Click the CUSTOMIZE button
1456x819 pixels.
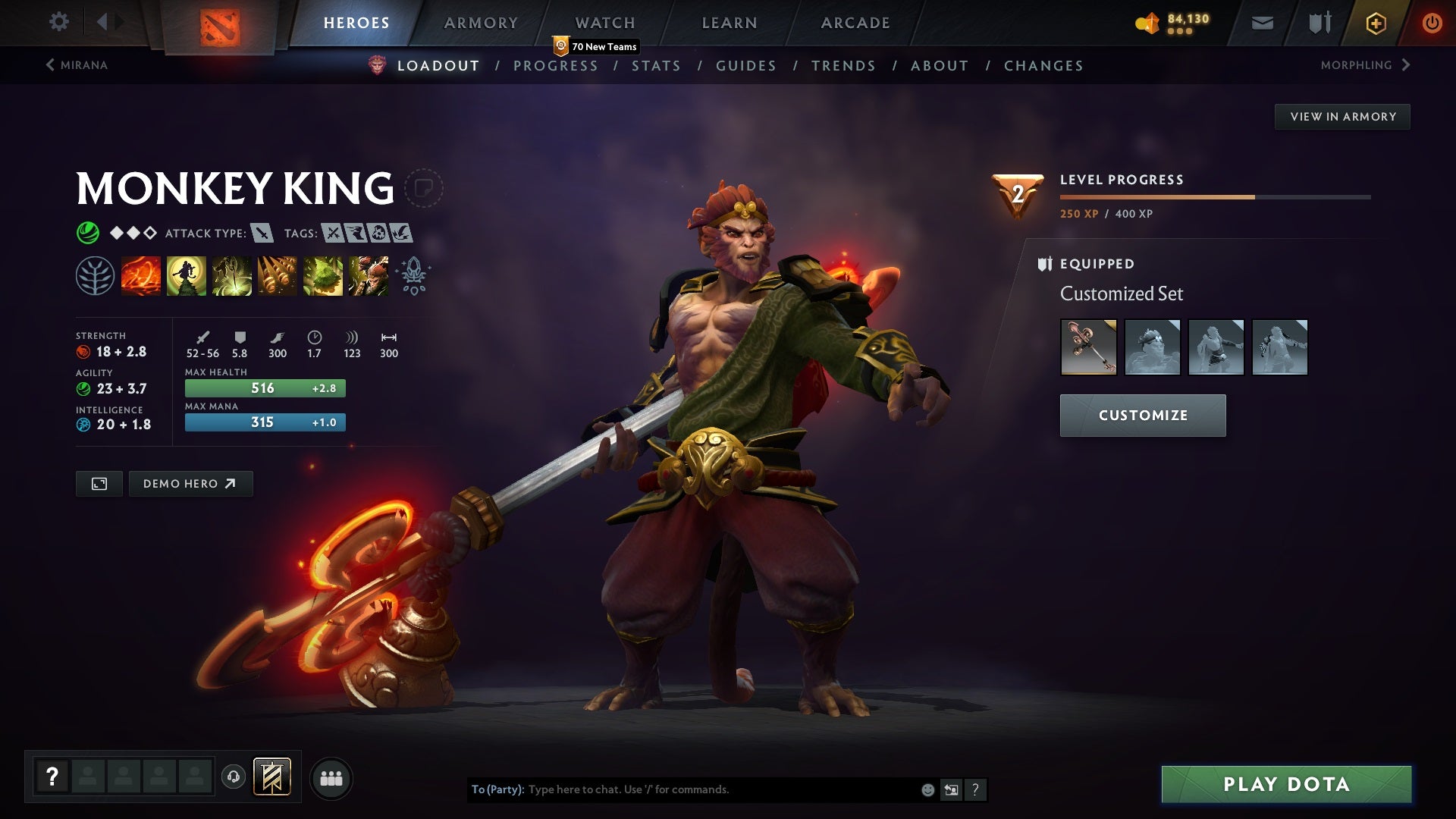point(1142,415)
